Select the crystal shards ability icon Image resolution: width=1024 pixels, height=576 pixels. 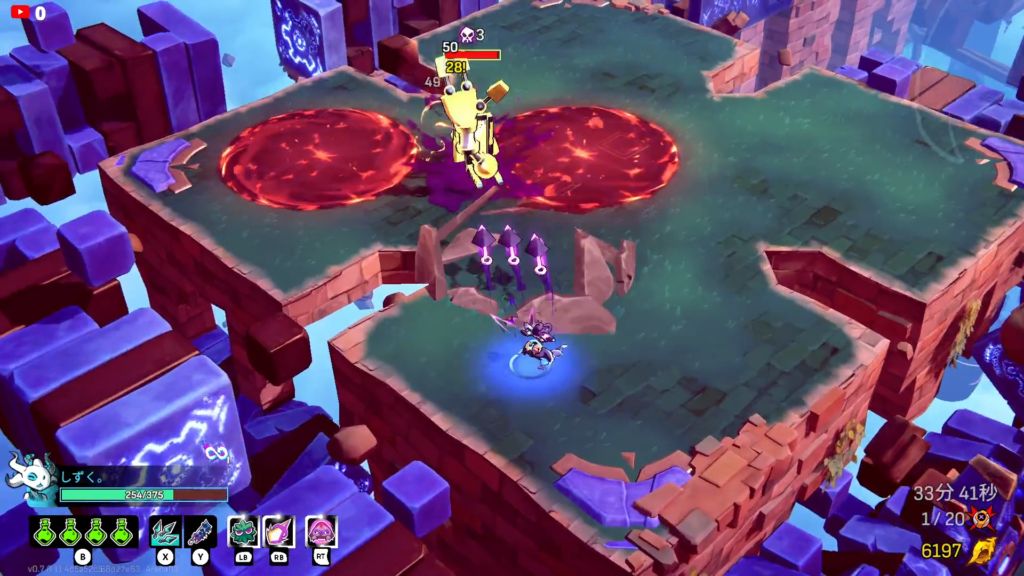click(165, 531)
